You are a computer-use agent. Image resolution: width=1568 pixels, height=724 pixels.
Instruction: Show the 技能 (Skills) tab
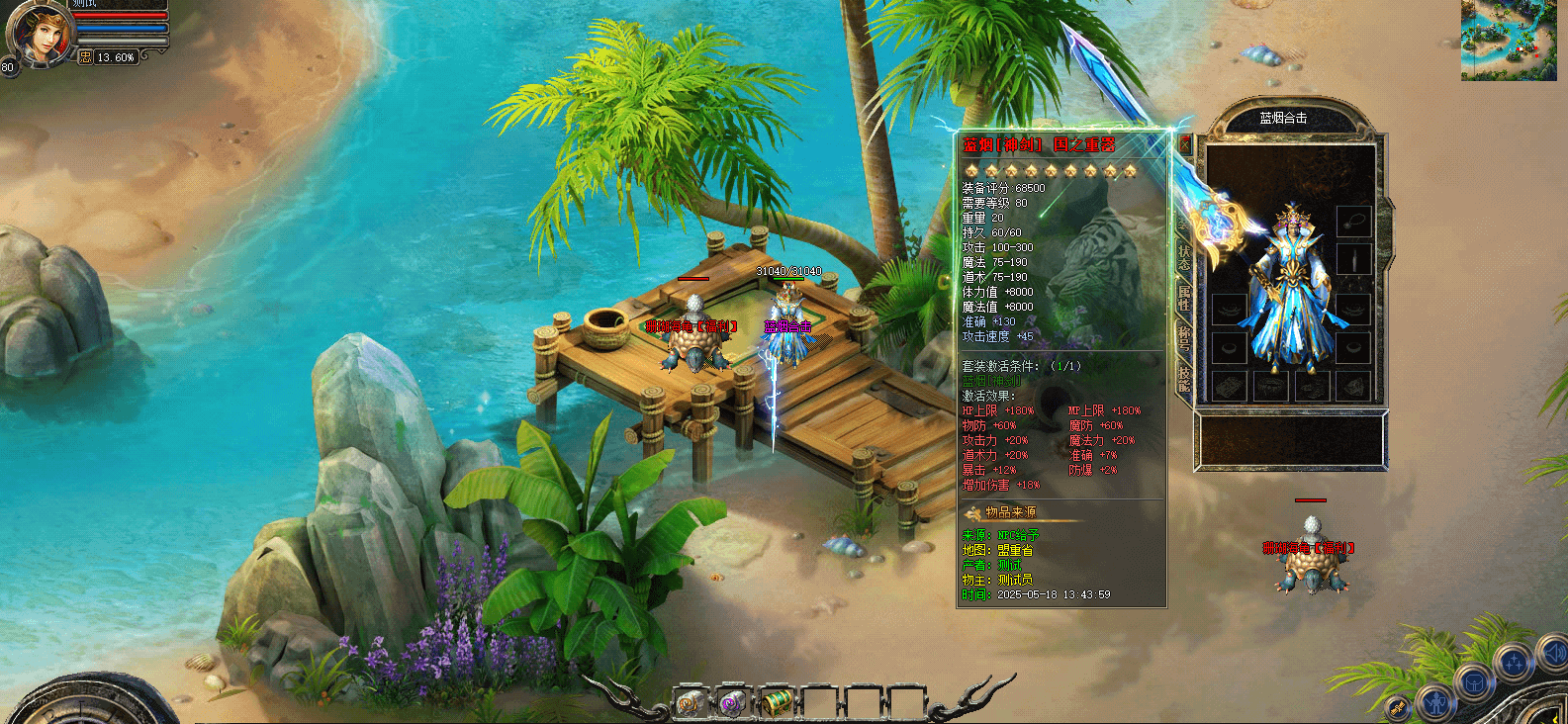1184,377
